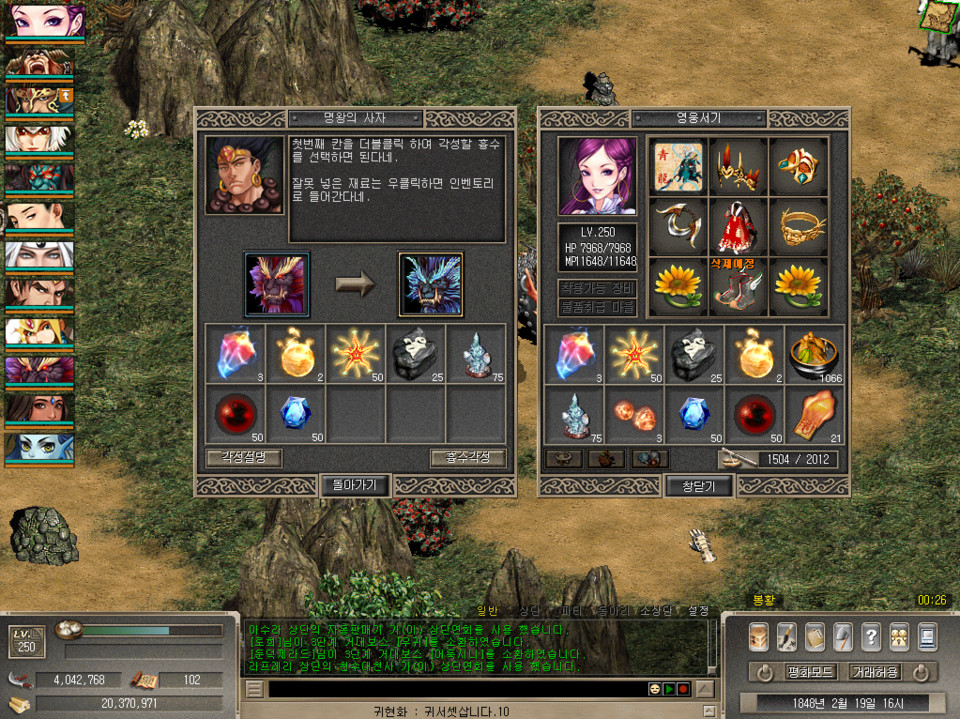Go back with the 돌아가기 button
960x719 pixels.
tap(355, 486)
